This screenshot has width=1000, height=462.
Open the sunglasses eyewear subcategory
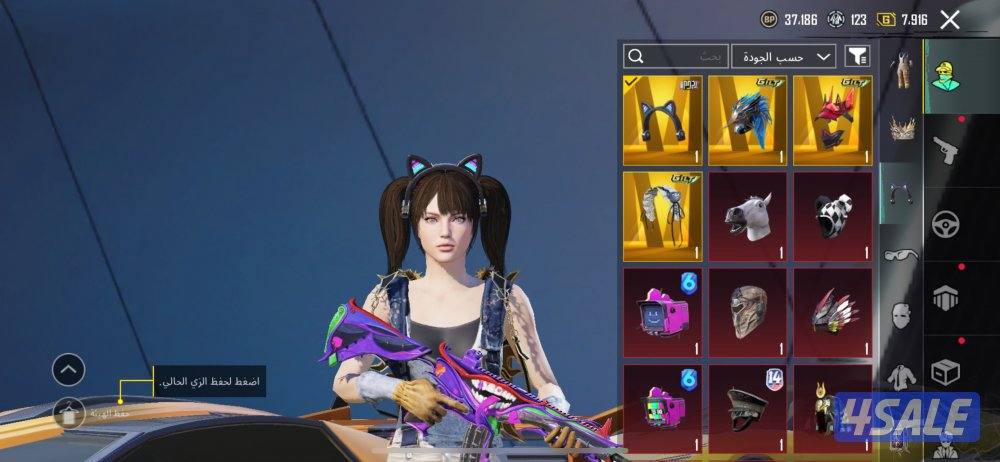tap(903, 255)
